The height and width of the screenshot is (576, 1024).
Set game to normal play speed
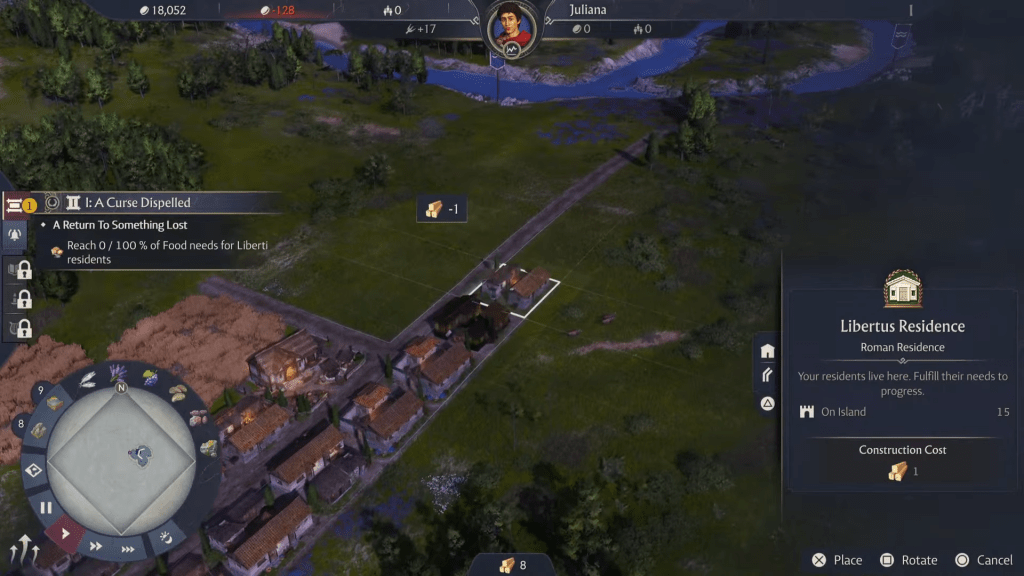(x=66, y=533)
